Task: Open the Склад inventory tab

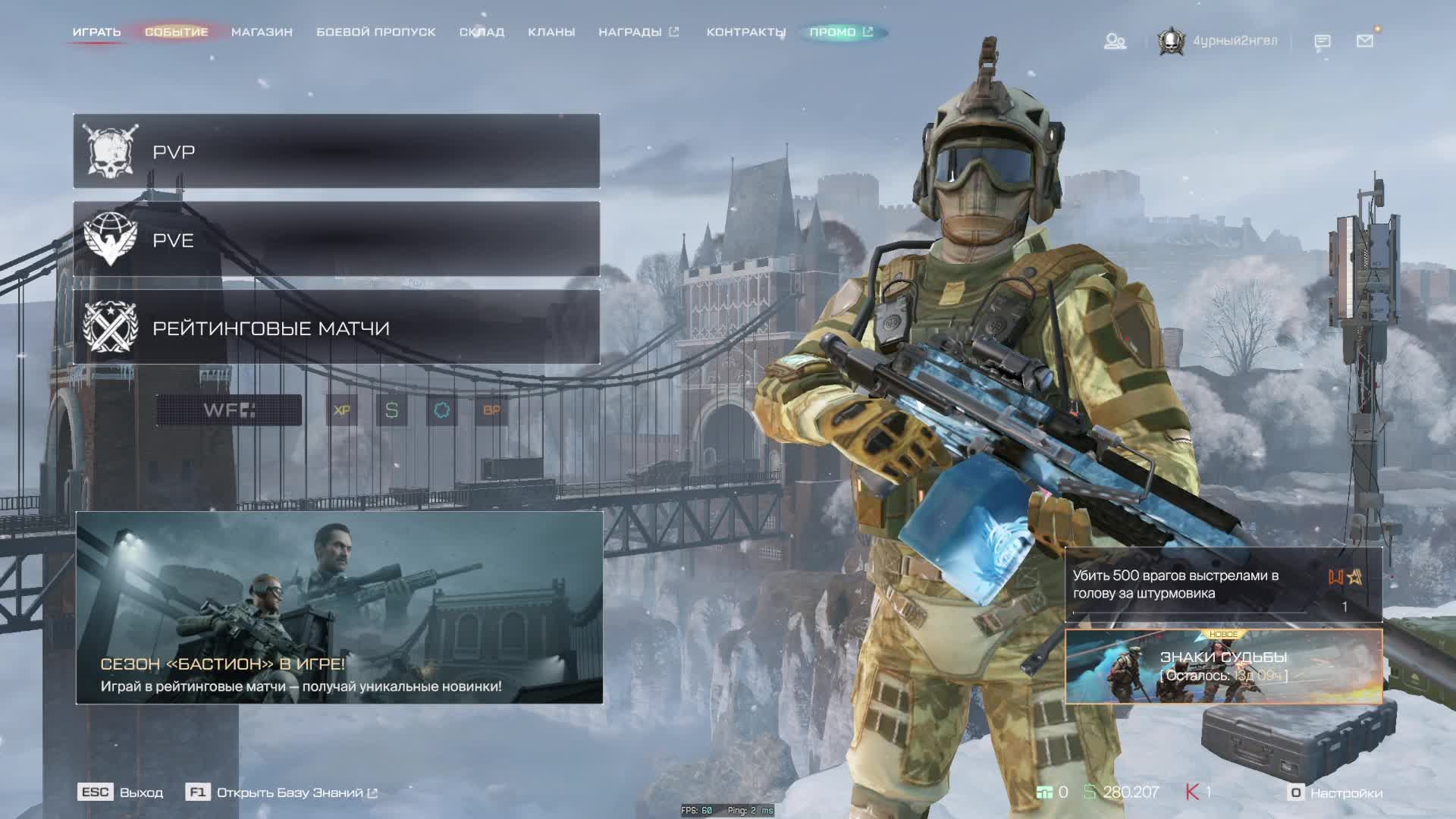Action: [482, 32]
